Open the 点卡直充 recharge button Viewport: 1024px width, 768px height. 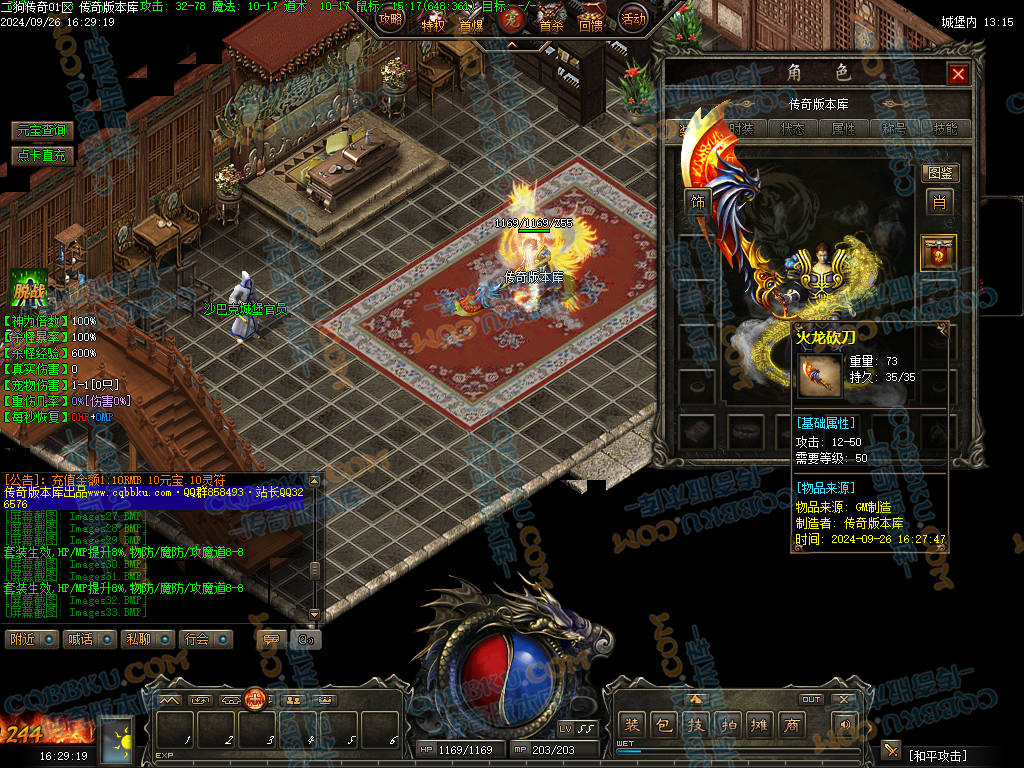(42, 155)
